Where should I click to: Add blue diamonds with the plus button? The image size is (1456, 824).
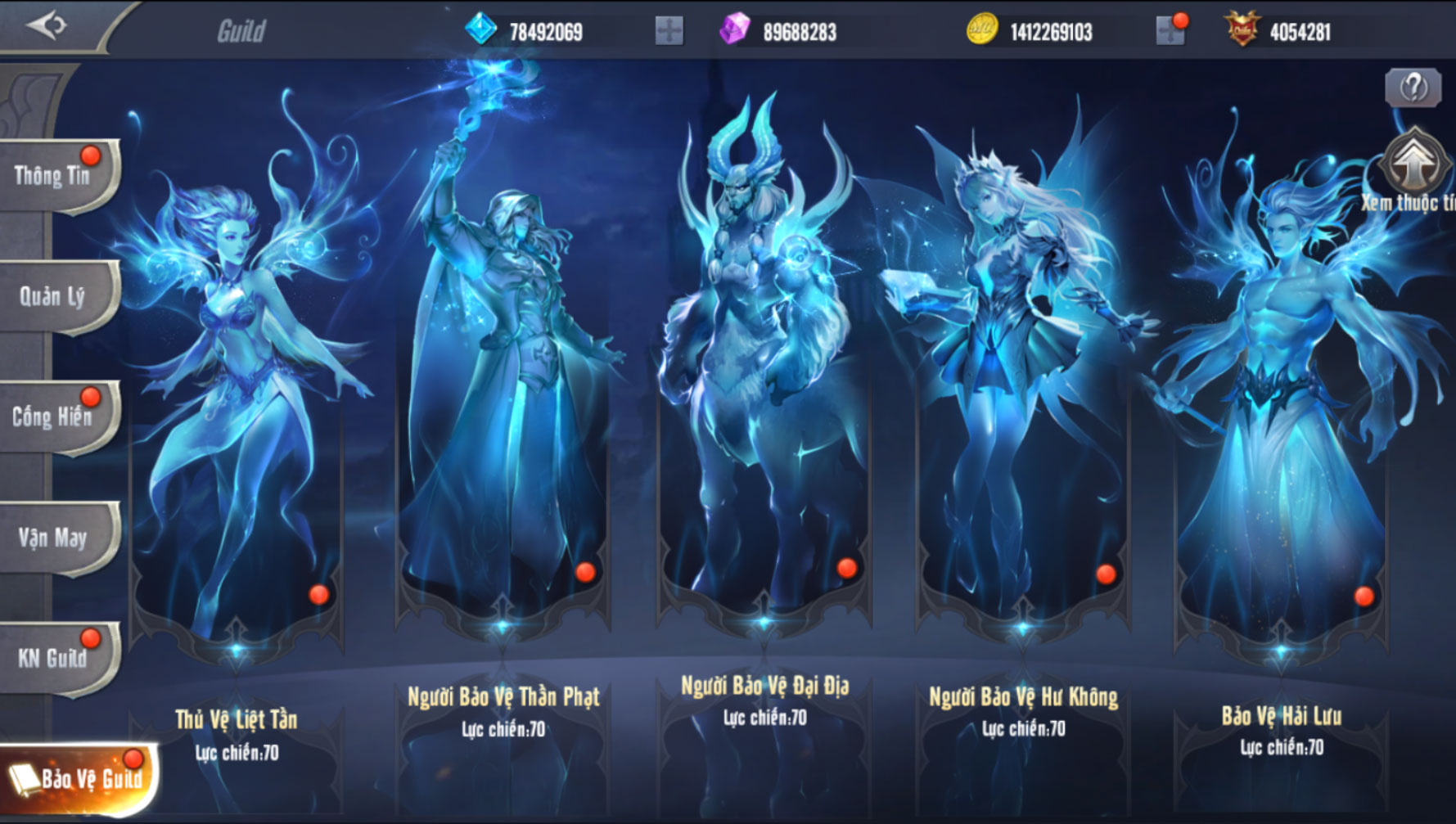pyautogui.click(x=669, y=32)
